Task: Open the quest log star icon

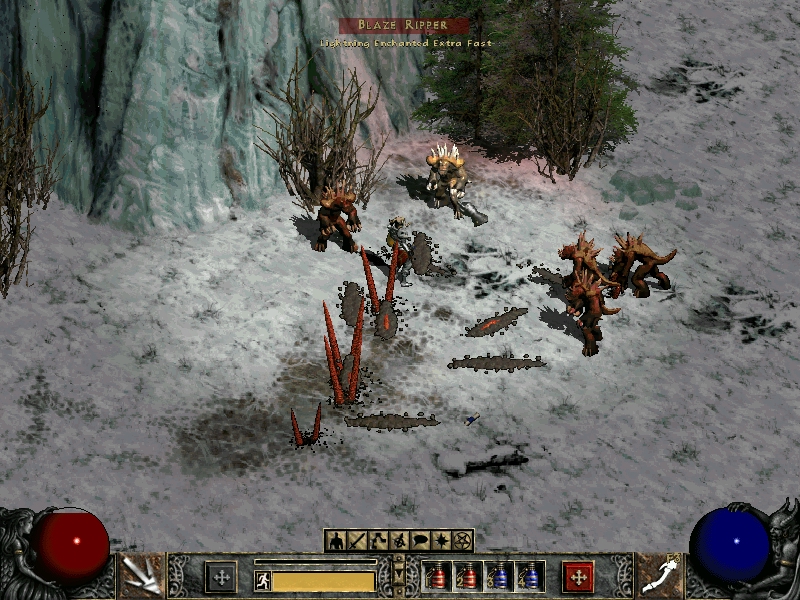Action: click(x=441, y=541)
